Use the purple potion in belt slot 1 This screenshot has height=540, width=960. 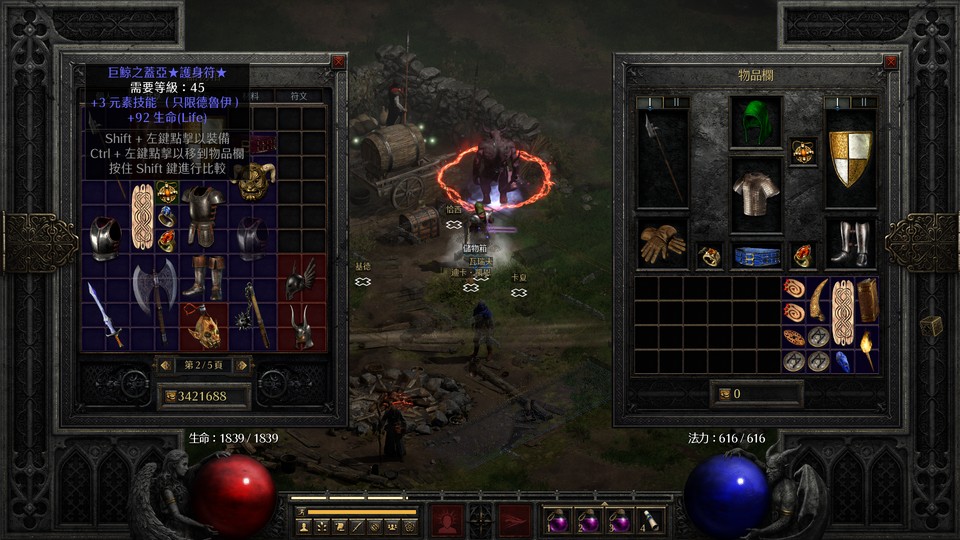click(x=555, y=520)
